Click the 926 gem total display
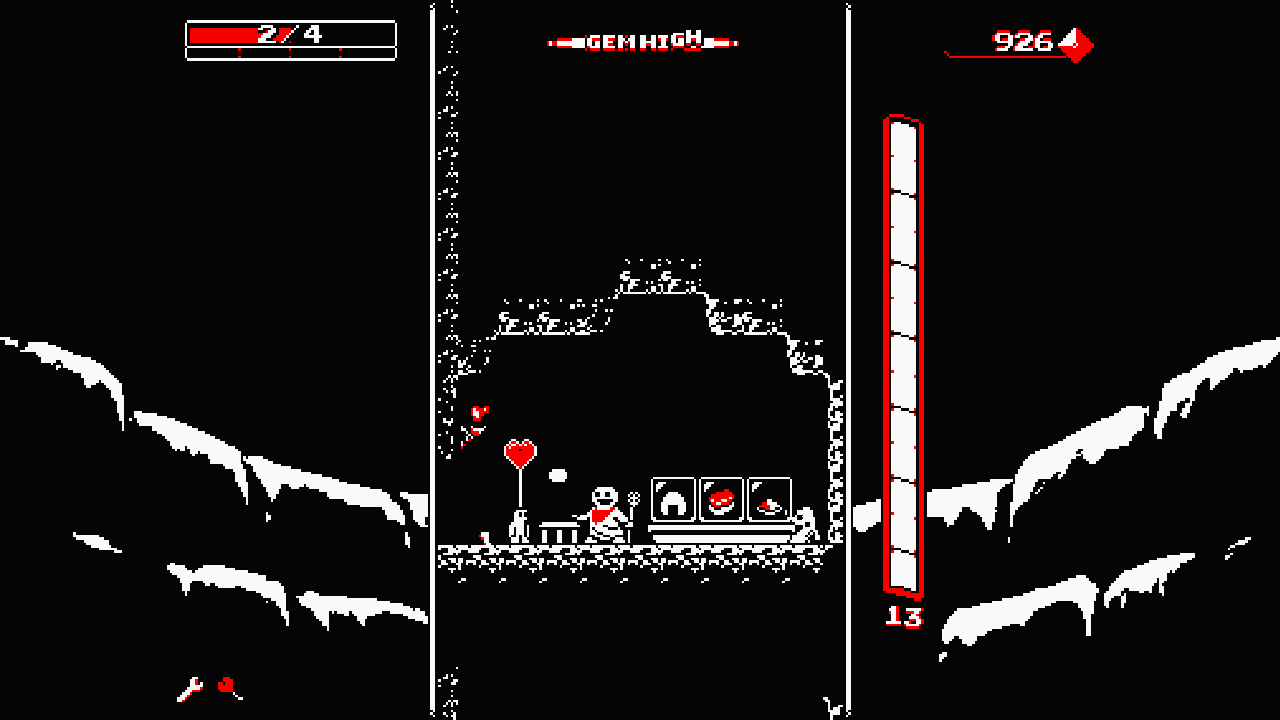 (1022, 42)
